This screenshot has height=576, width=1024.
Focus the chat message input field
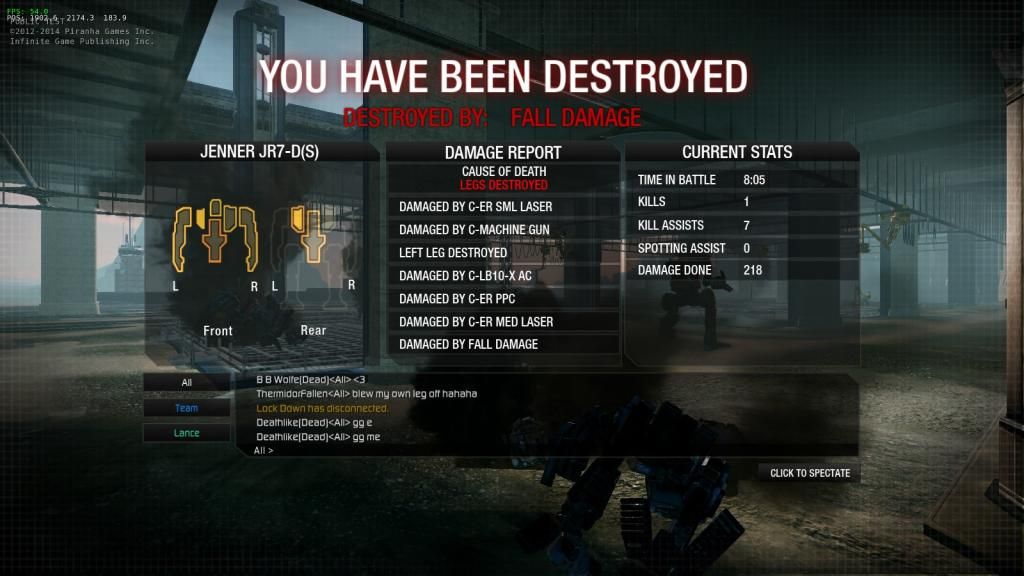point(550,451)
